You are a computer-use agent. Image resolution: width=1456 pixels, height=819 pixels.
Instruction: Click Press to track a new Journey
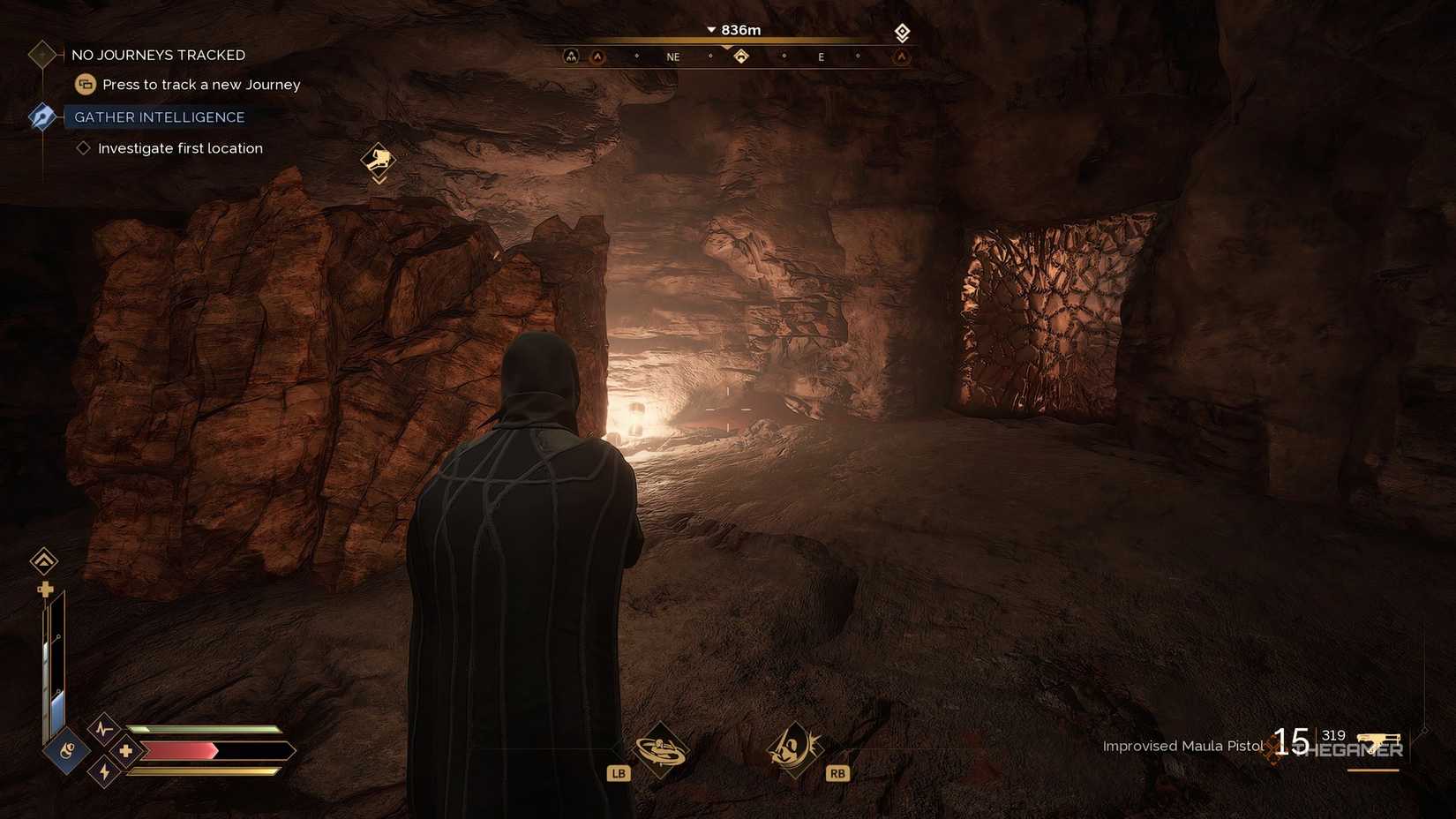point(200,84)
